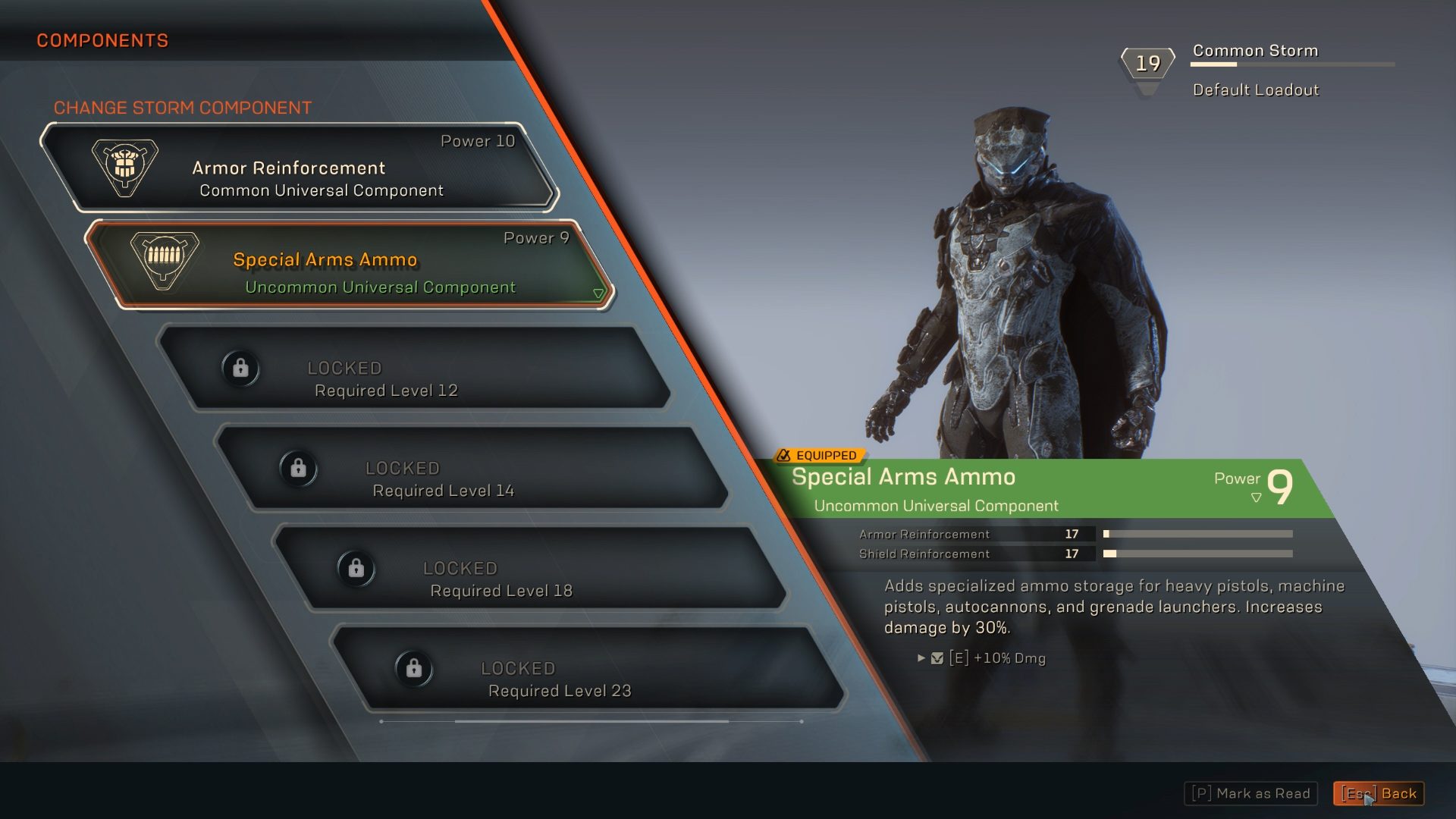Click the Default Loadout label
Screen dimensions: 1456x819
[1255, 89]
